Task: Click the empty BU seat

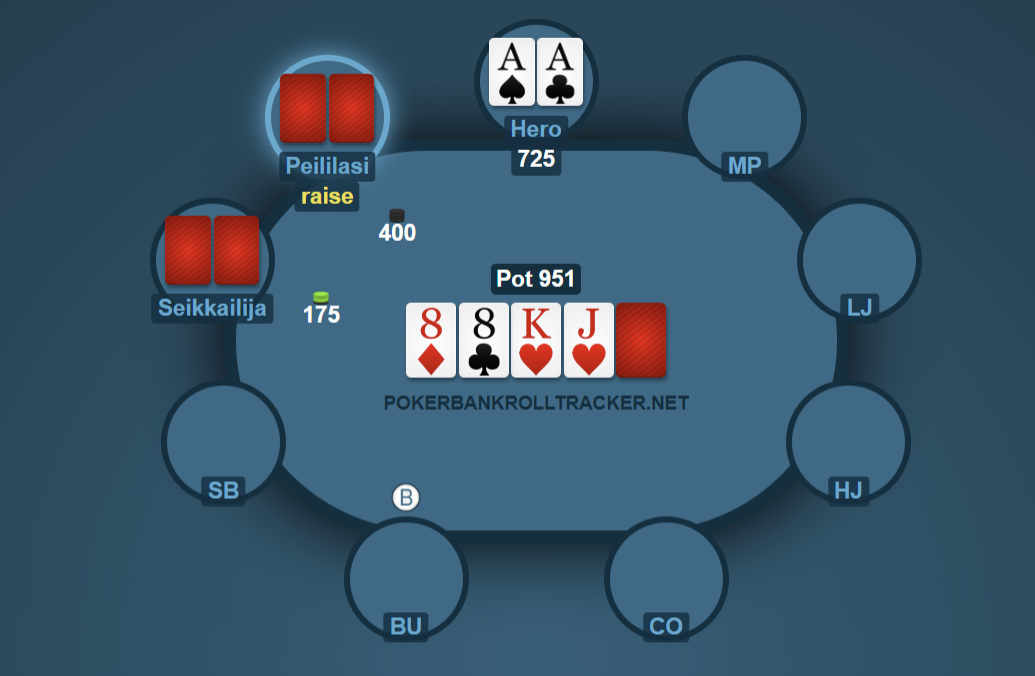Action: (406, 577)
